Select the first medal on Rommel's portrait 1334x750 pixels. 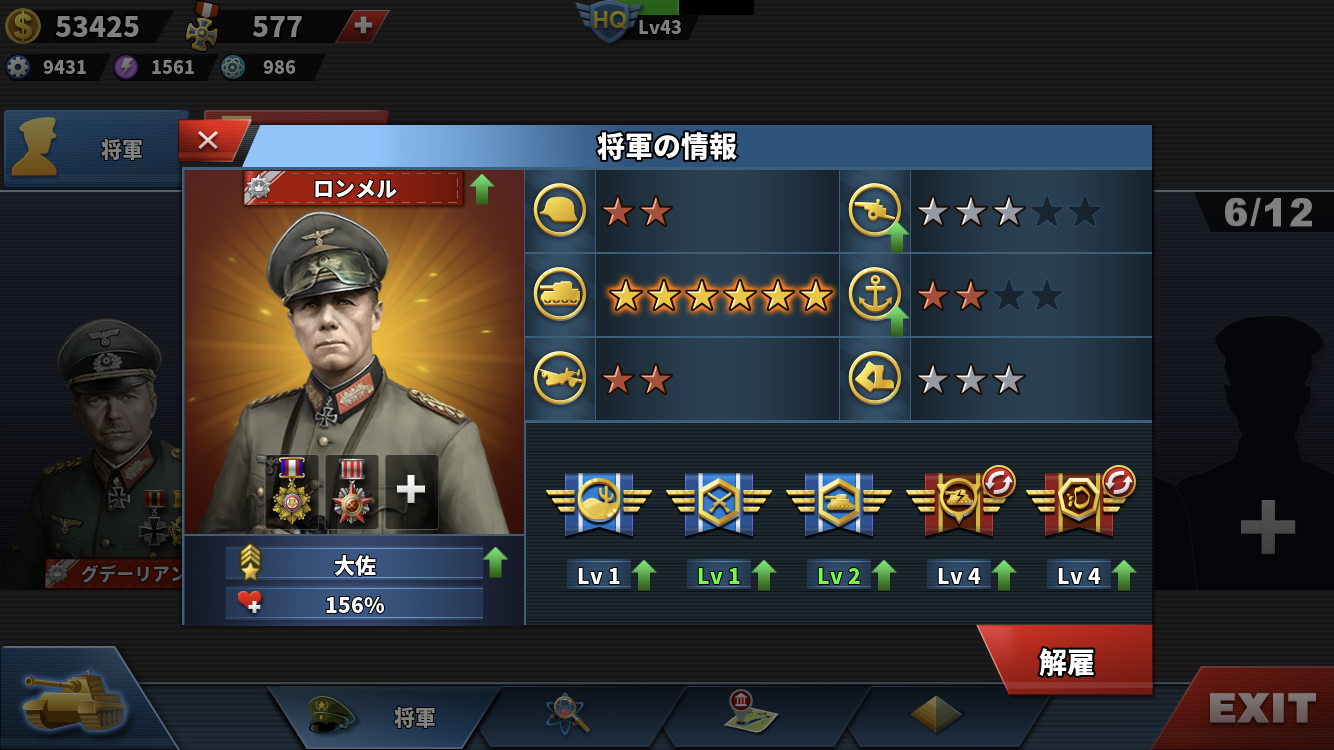pos(292,491)
